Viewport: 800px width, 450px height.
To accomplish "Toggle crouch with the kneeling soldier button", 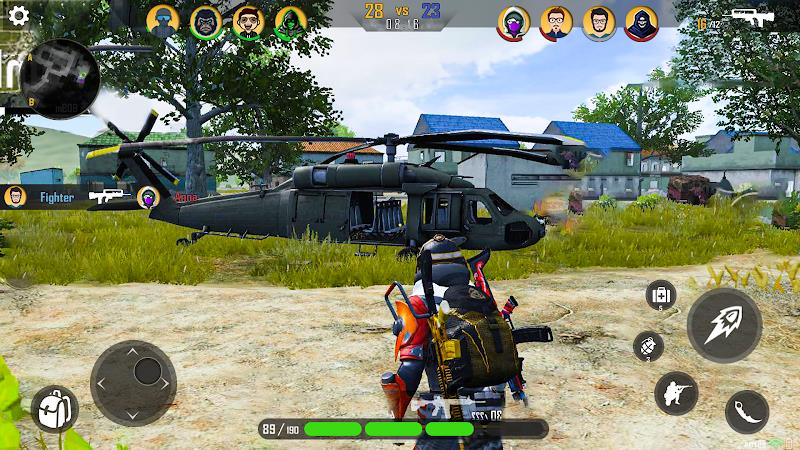I will pos(676,392).
